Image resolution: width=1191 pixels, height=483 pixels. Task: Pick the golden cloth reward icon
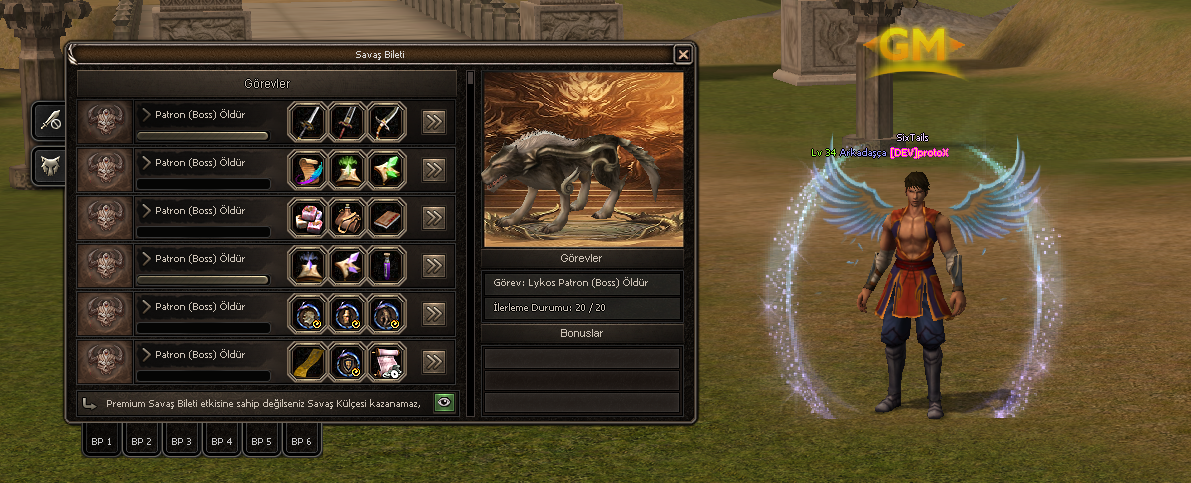307,361
